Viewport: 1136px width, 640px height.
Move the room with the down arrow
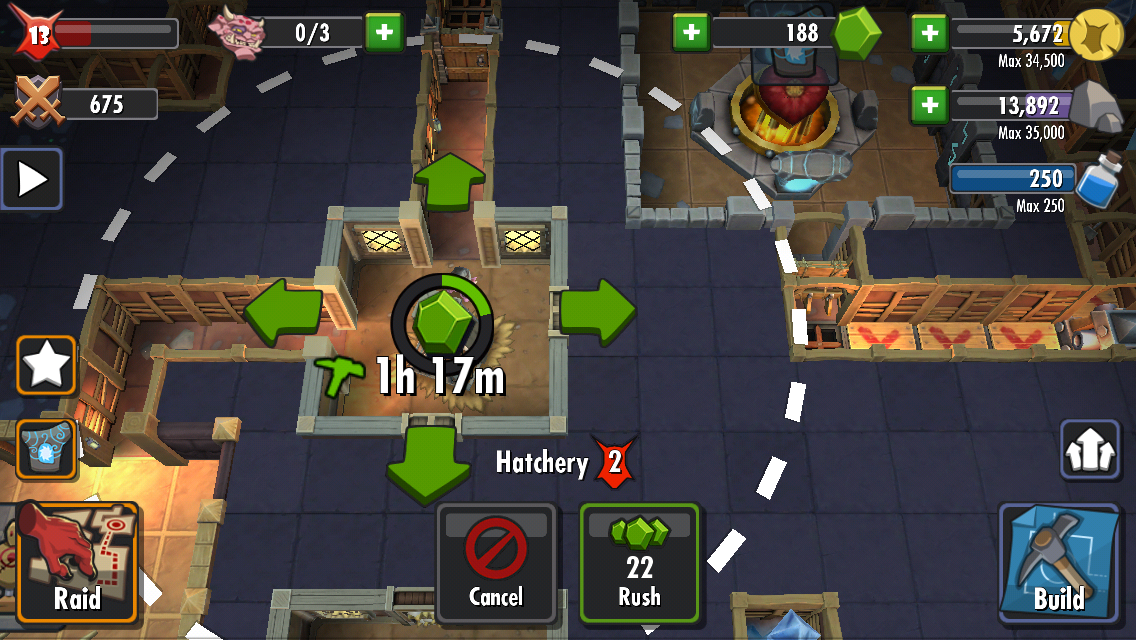click(x=428, y=462)
